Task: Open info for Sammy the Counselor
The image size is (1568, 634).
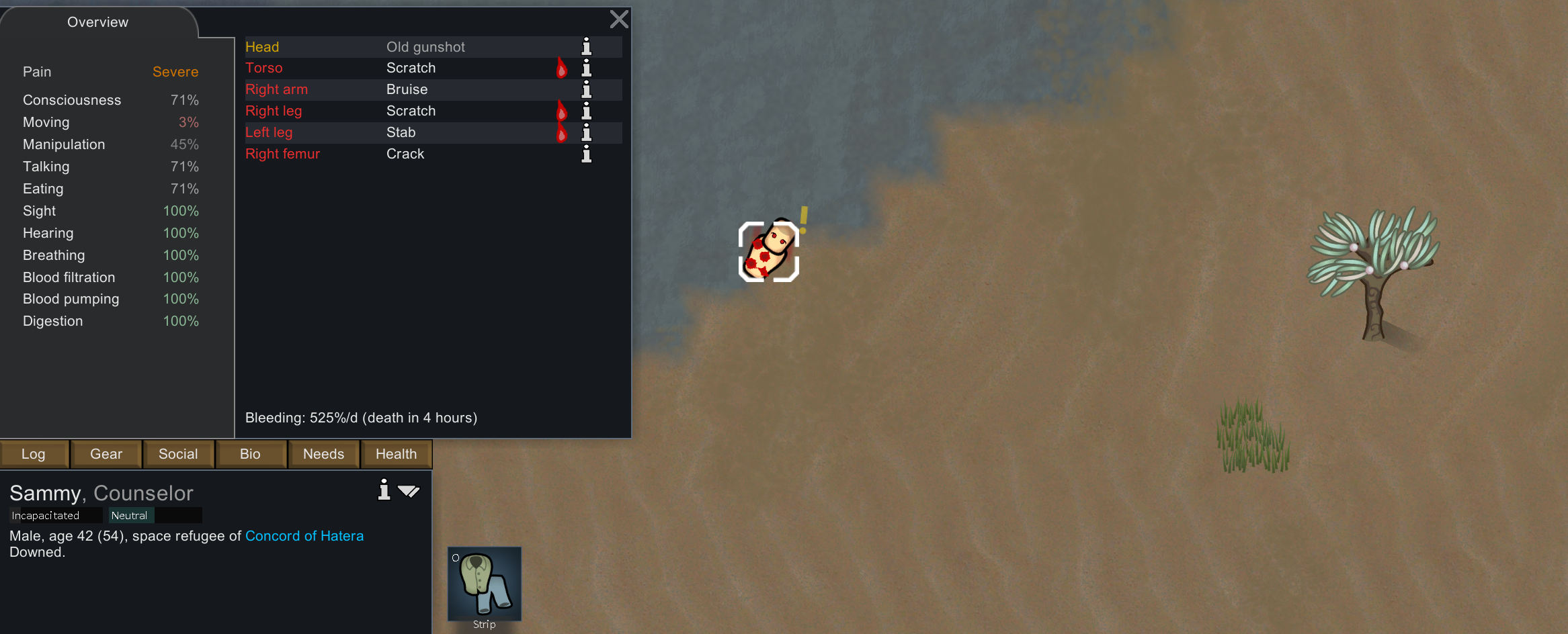Action: tap(384, 490)
